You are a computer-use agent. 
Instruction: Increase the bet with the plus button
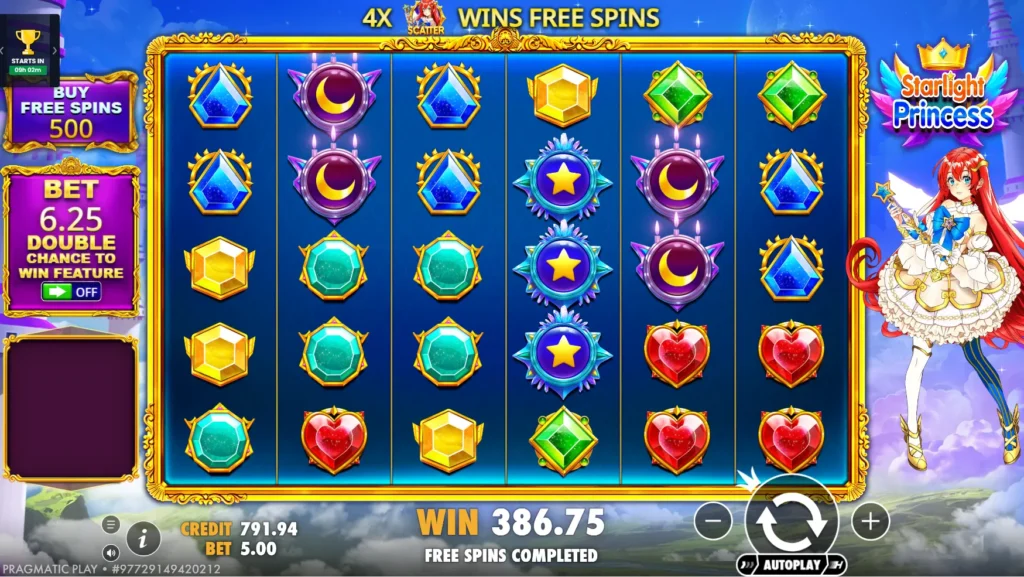click(x=870, y=520)
